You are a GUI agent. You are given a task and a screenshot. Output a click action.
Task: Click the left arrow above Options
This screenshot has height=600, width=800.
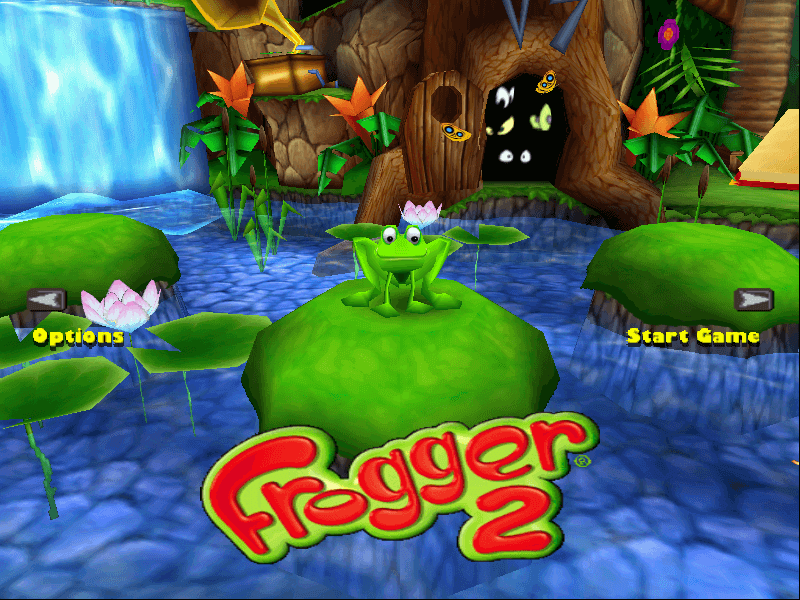[46, 299]
